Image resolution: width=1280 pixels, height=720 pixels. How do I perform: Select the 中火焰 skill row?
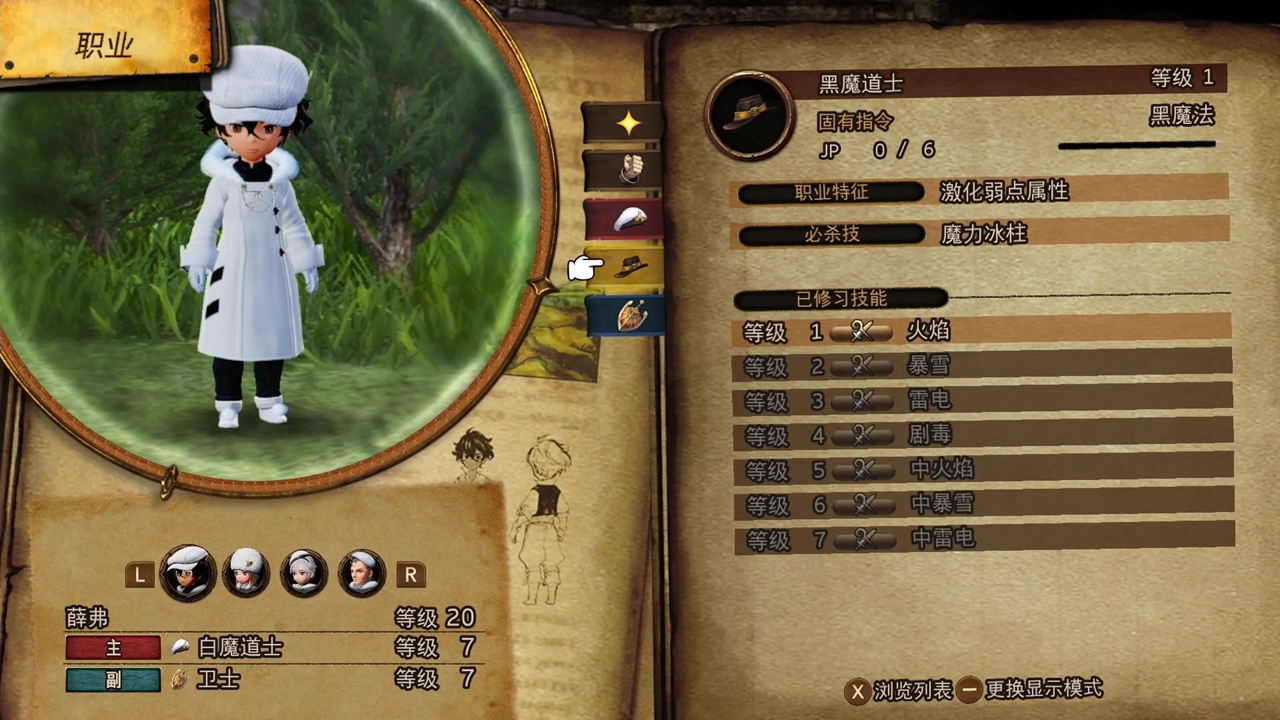980,469
